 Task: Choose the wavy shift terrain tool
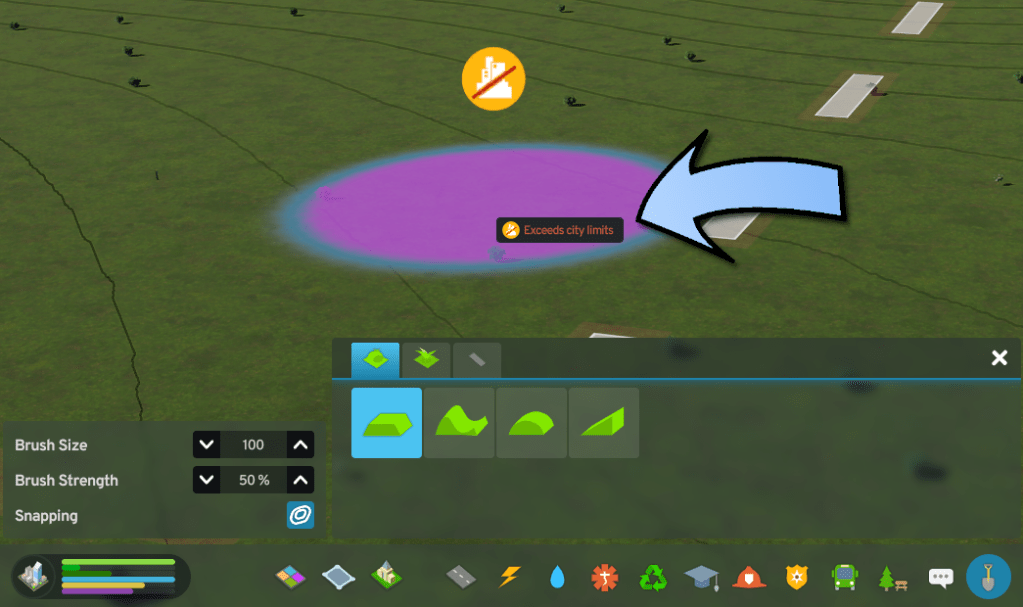click(459, 423)
